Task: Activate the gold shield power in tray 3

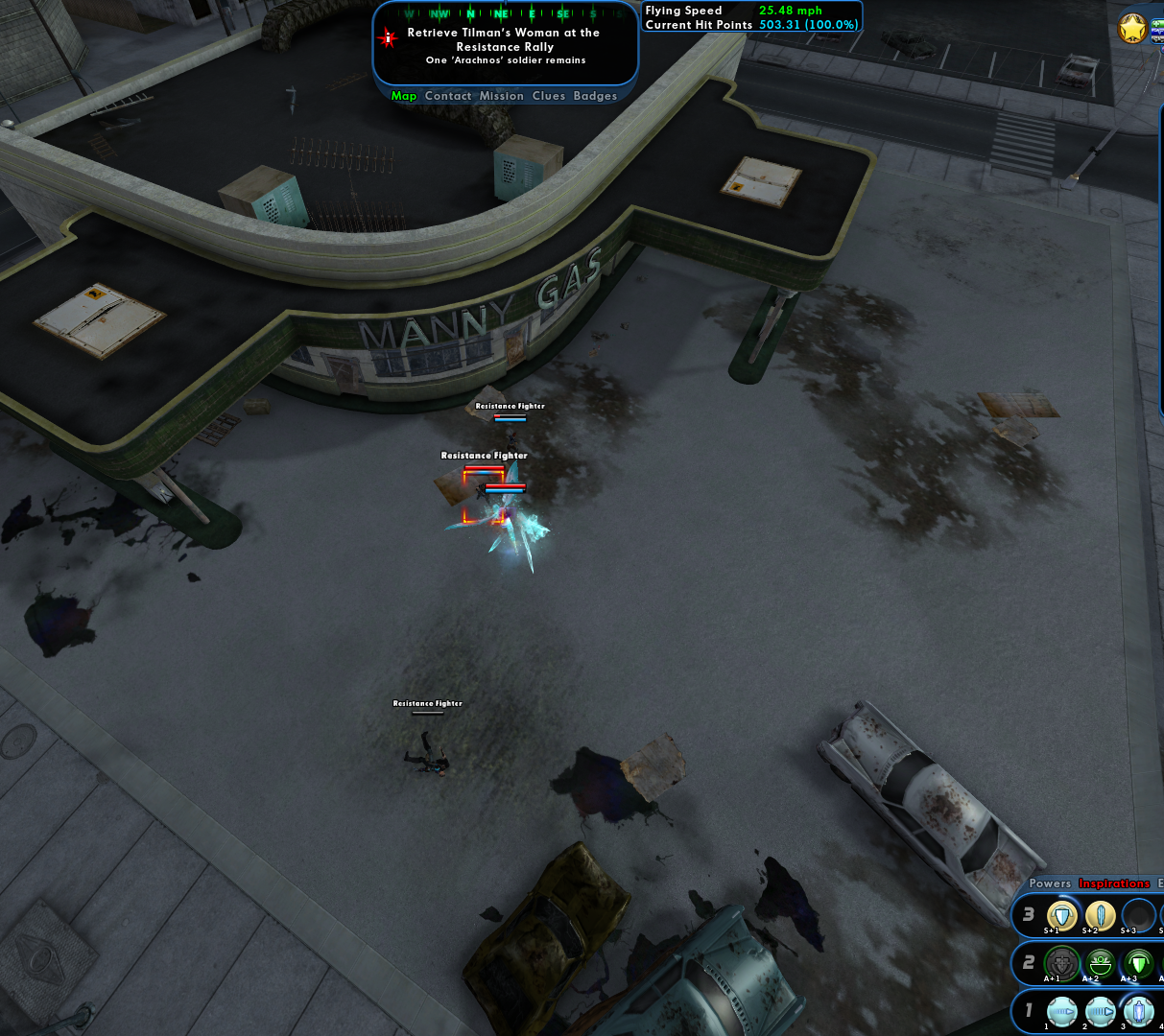Action: tap(1061, 915)
